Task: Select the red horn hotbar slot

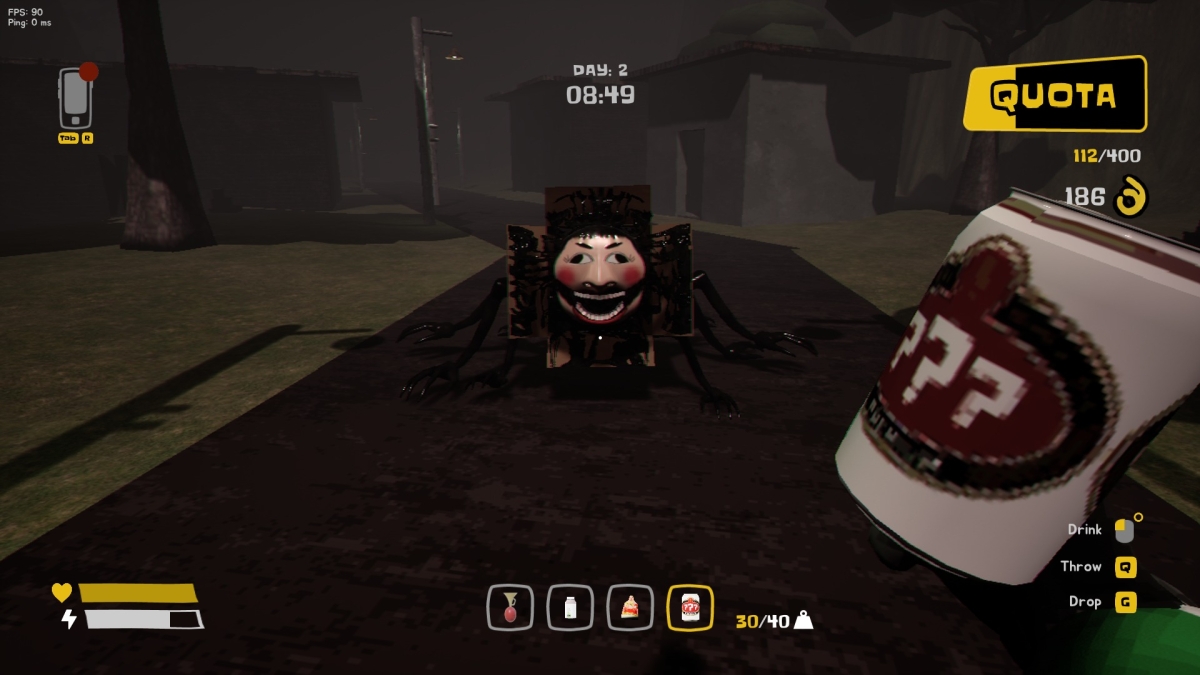Action: click(510, 607)
